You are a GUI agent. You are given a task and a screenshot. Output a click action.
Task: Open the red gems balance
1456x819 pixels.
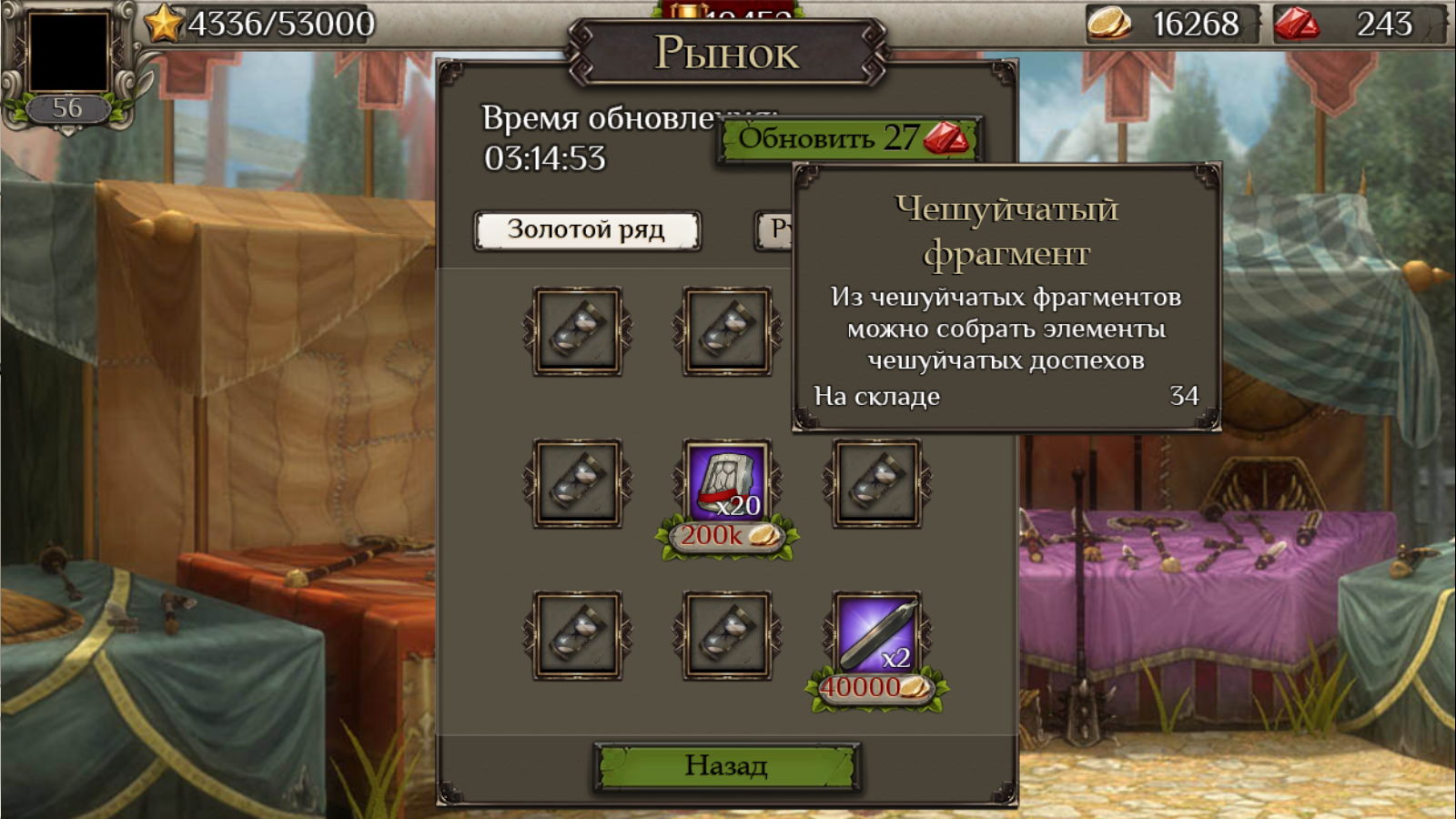[x=1360, y=24]
